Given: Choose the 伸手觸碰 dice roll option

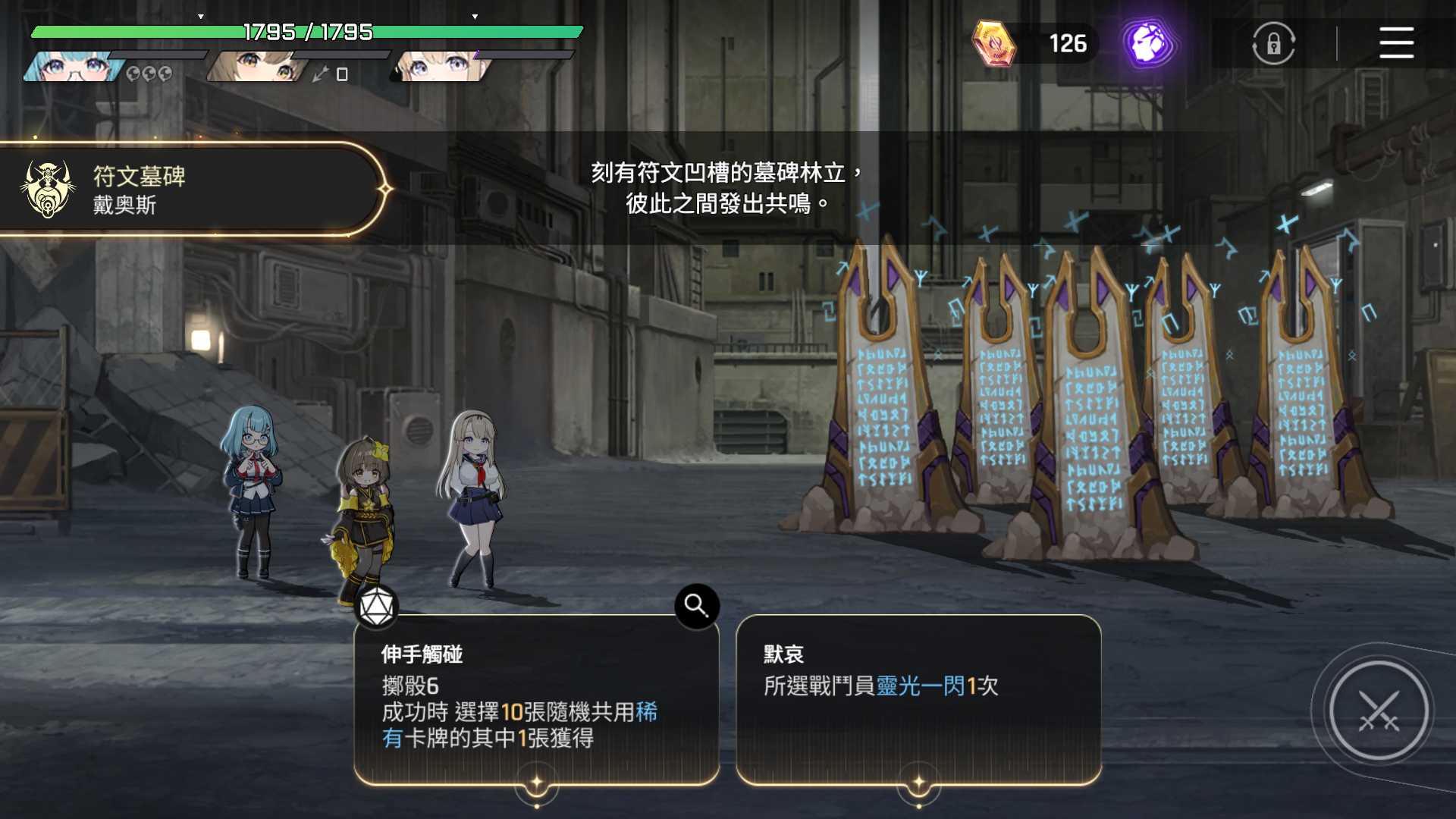Looking at the screenshot, I should [535, 698].
